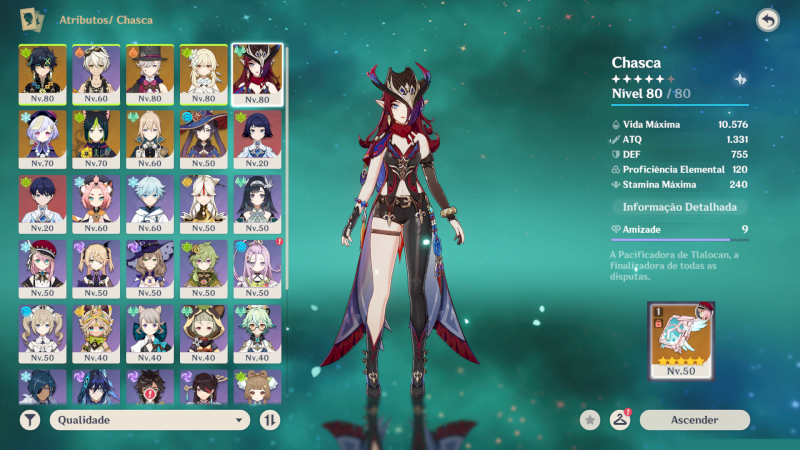This screenshot has height=450, width=800.
Task: Choose Chongyun's portrait
Action: pos(150,200)
